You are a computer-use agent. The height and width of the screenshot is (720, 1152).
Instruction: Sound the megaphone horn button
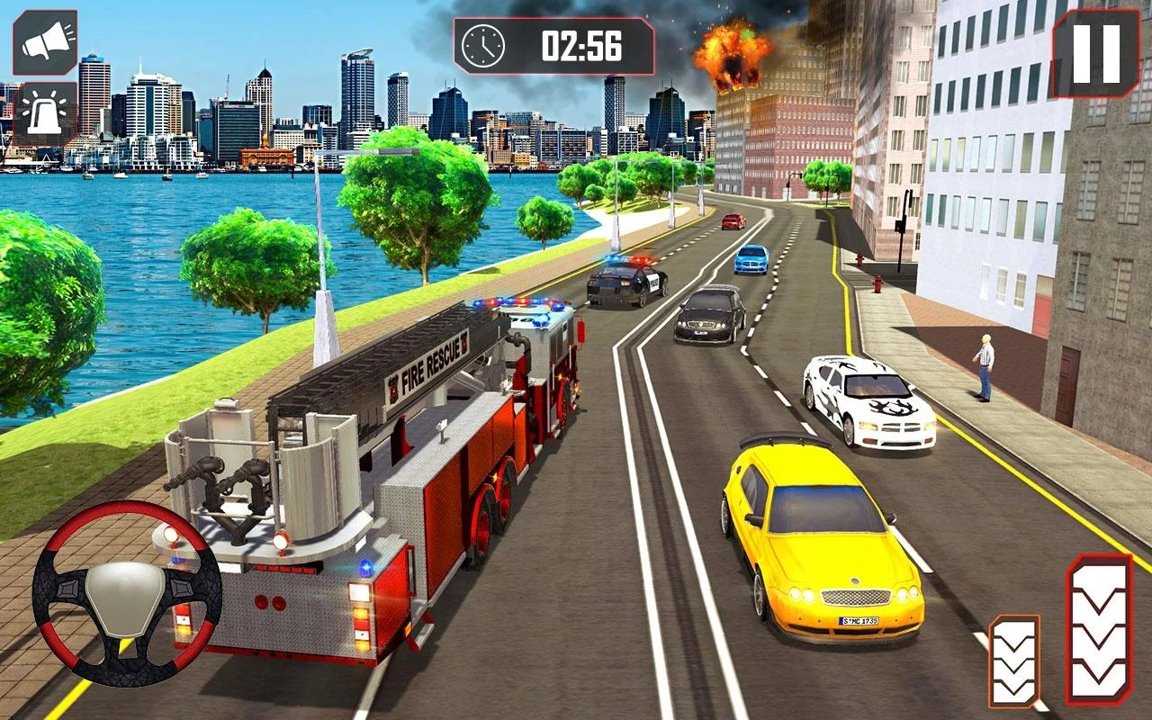click(x=45, y=43)
